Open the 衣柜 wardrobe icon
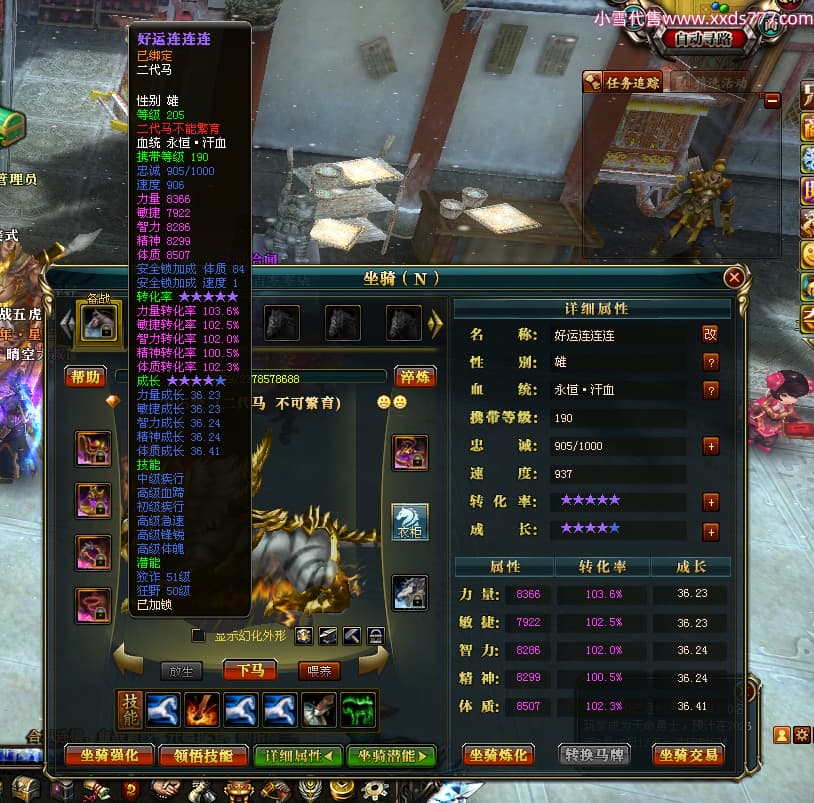The image size is (814, 803). click(x=409, y=521)
